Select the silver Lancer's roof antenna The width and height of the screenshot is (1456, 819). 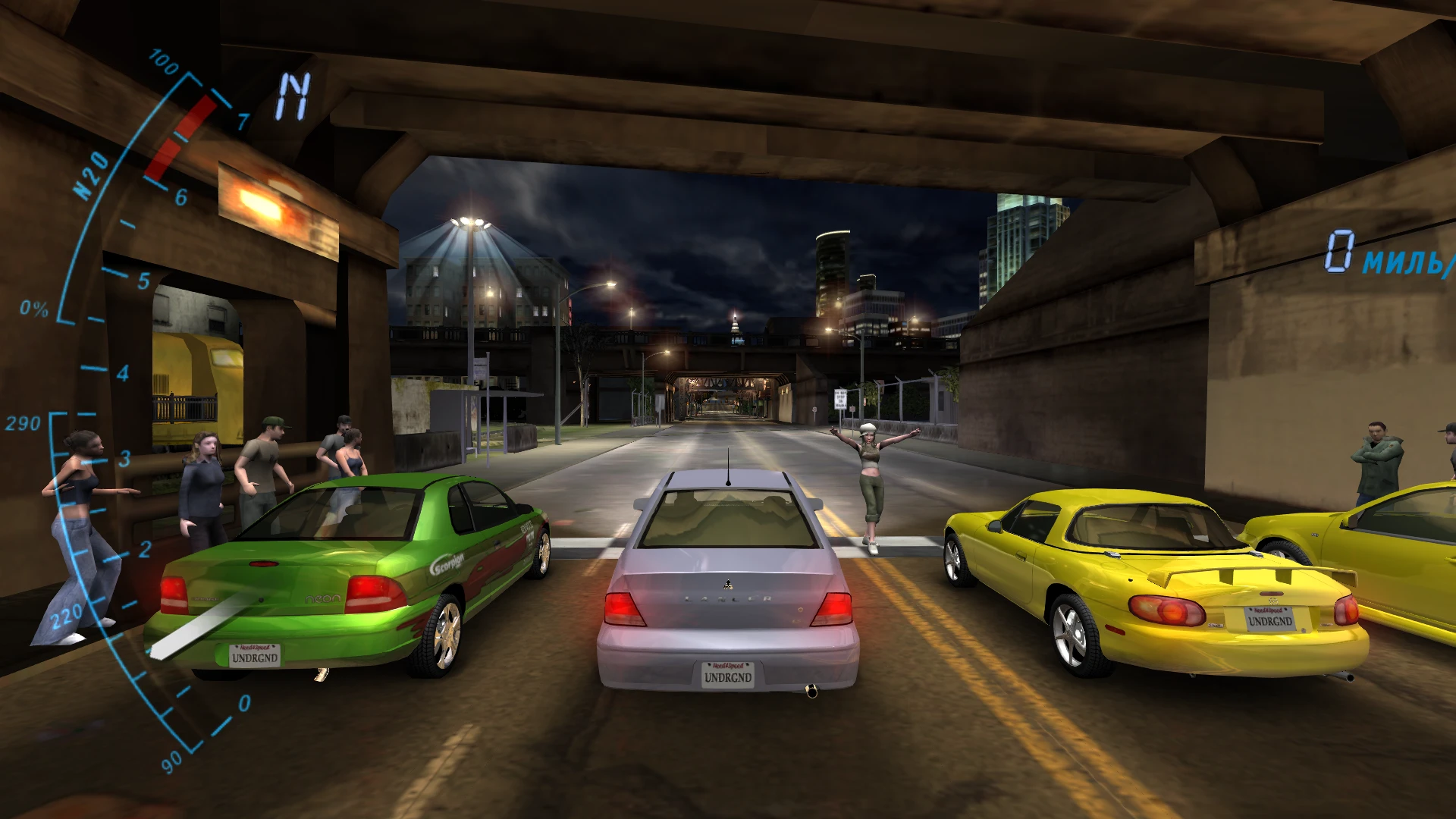pos(730,465)
